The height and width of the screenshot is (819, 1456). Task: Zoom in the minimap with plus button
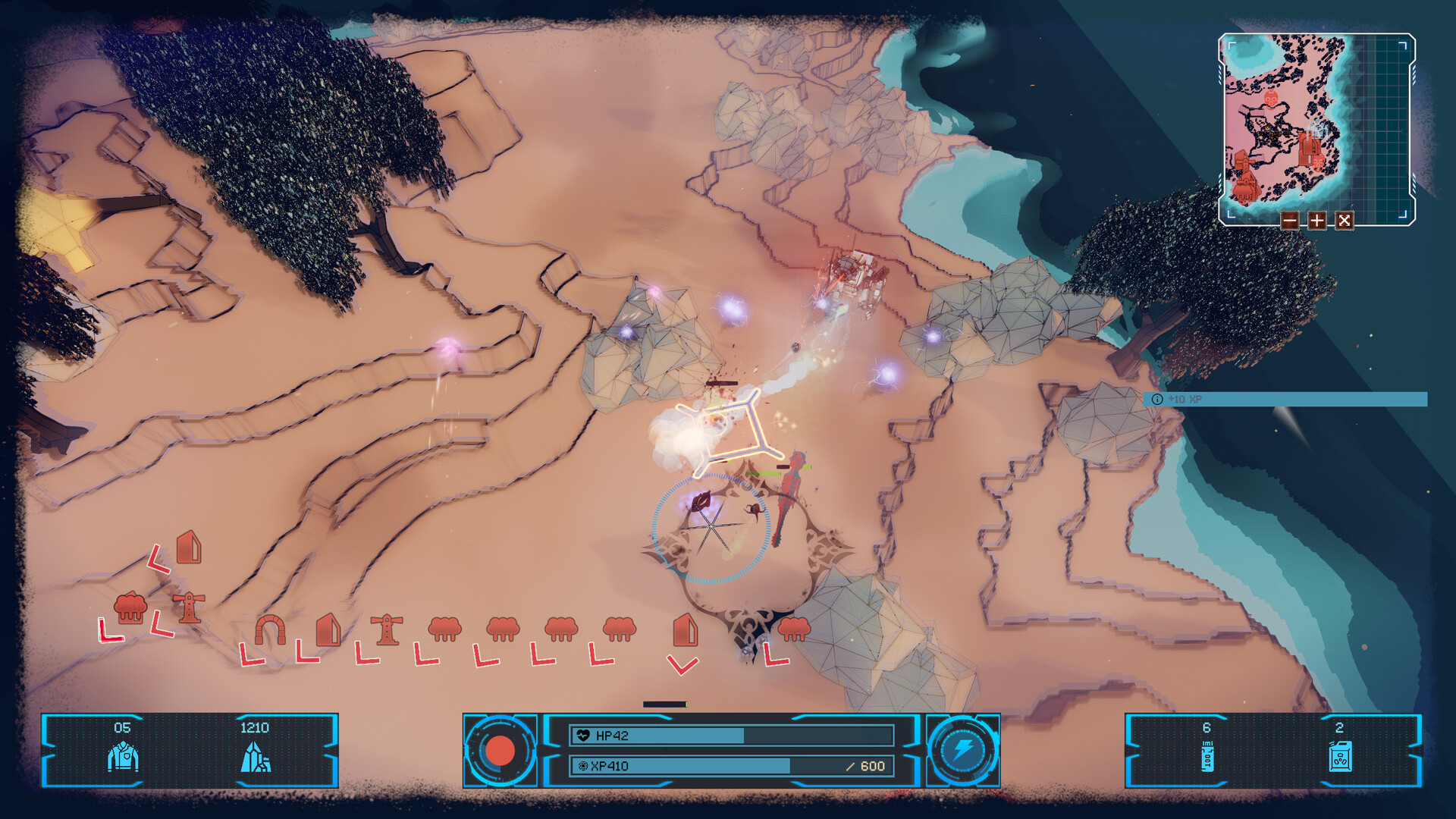[1316, 221]
